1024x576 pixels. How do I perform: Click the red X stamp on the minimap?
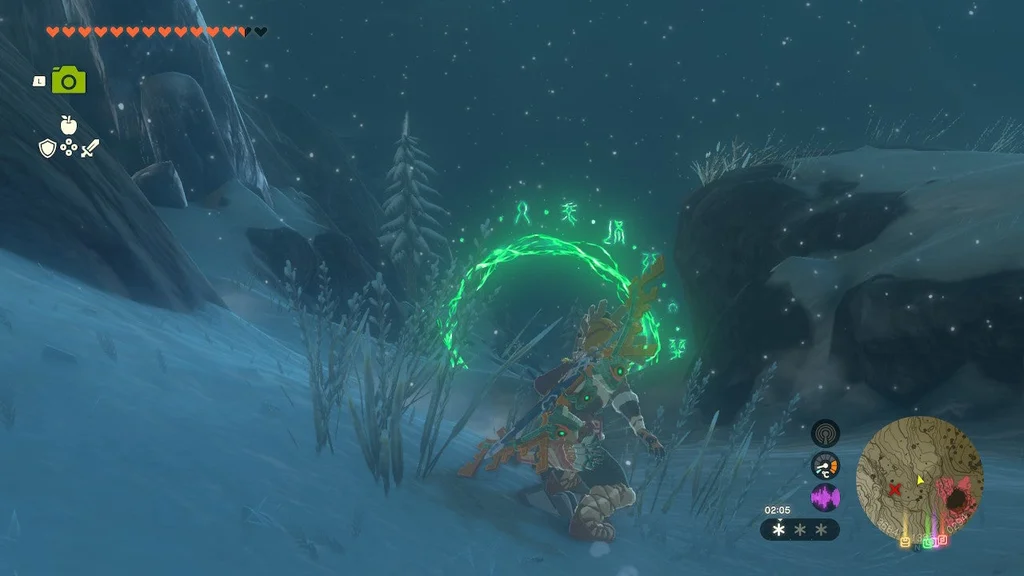click(x=894, y=489)
